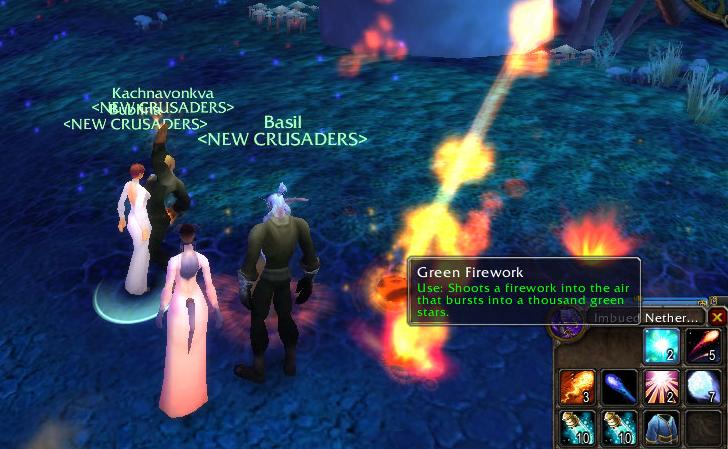The image size is (728, 449).
Task: Choose the white snowball stack of seven
Action: [702, 386]
